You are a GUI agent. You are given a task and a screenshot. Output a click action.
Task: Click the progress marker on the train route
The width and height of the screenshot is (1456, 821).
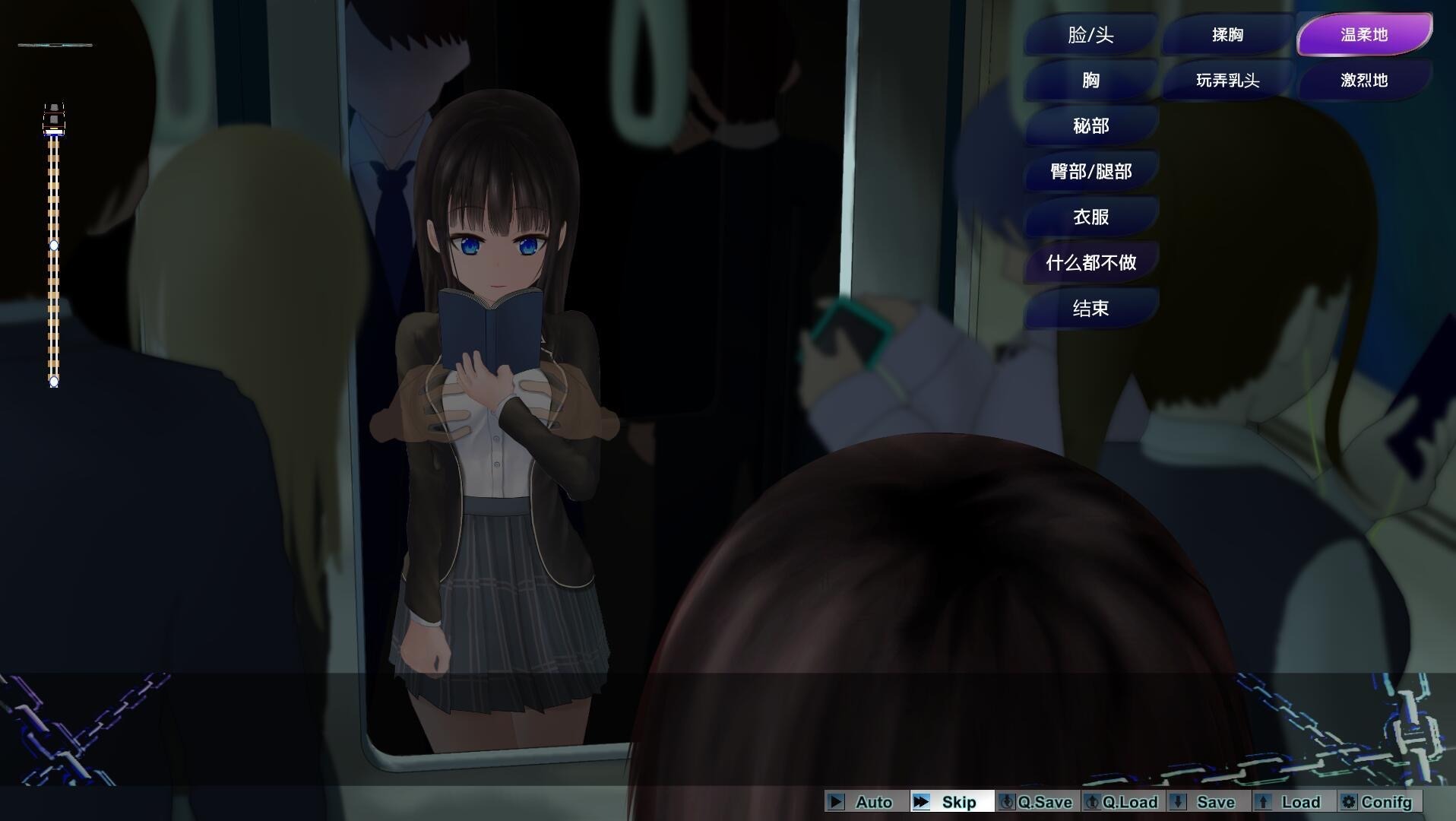pyautogui.click(x=54, y=245)
